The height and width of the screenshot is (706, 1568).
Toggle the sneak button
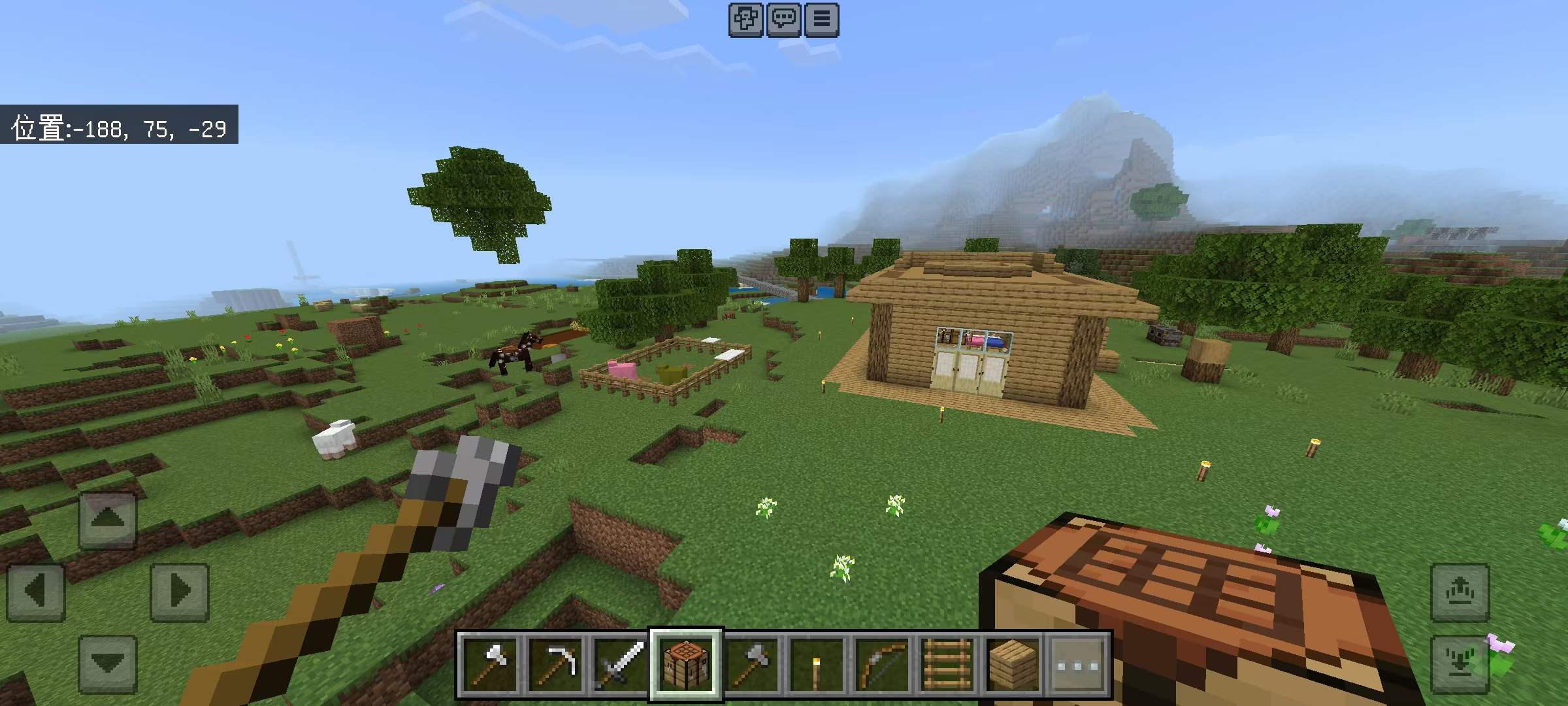coord(1460,664)
